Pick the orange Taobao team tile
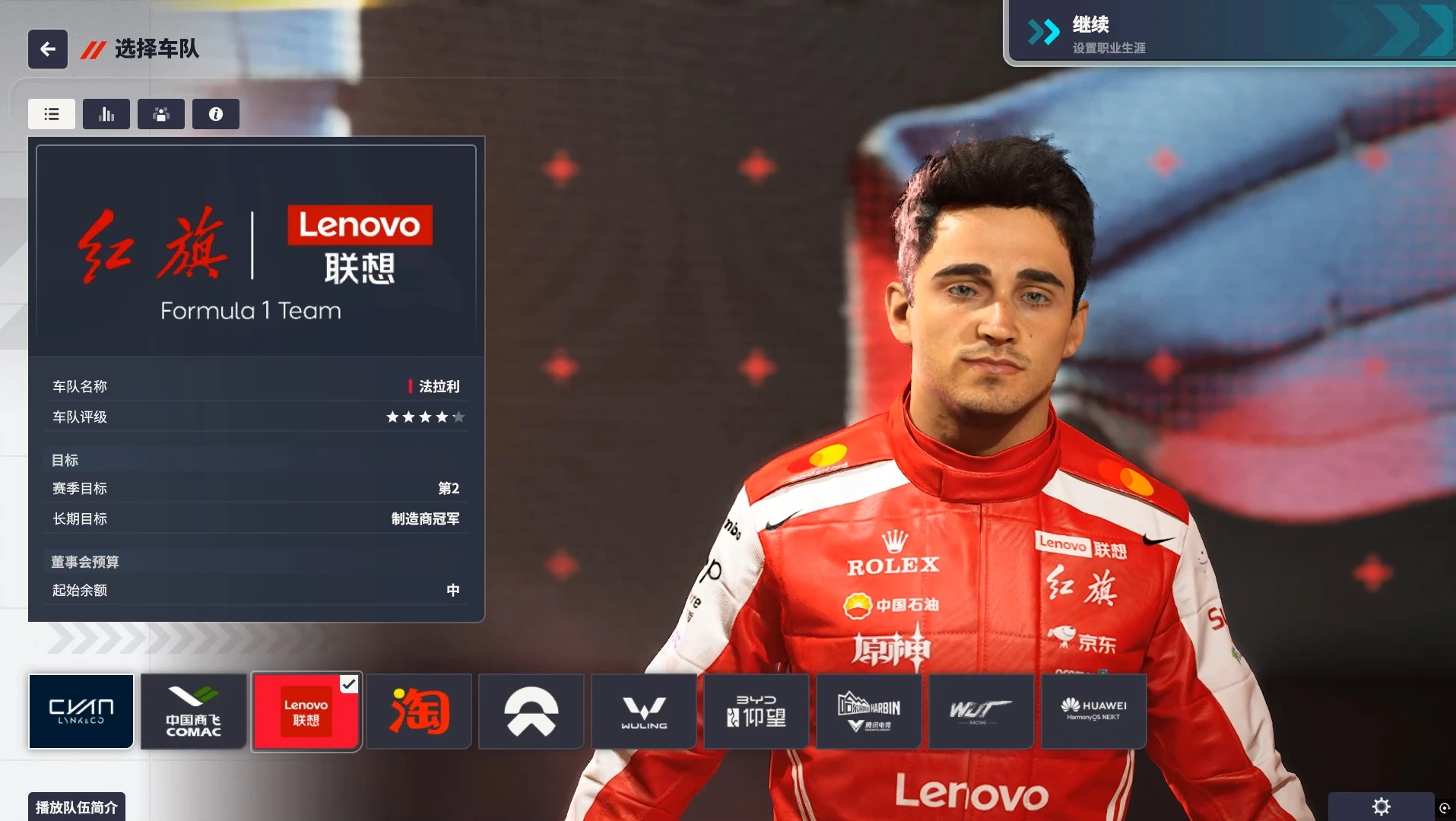Viewport: 1456px width, 821px height. pos(419,712)
